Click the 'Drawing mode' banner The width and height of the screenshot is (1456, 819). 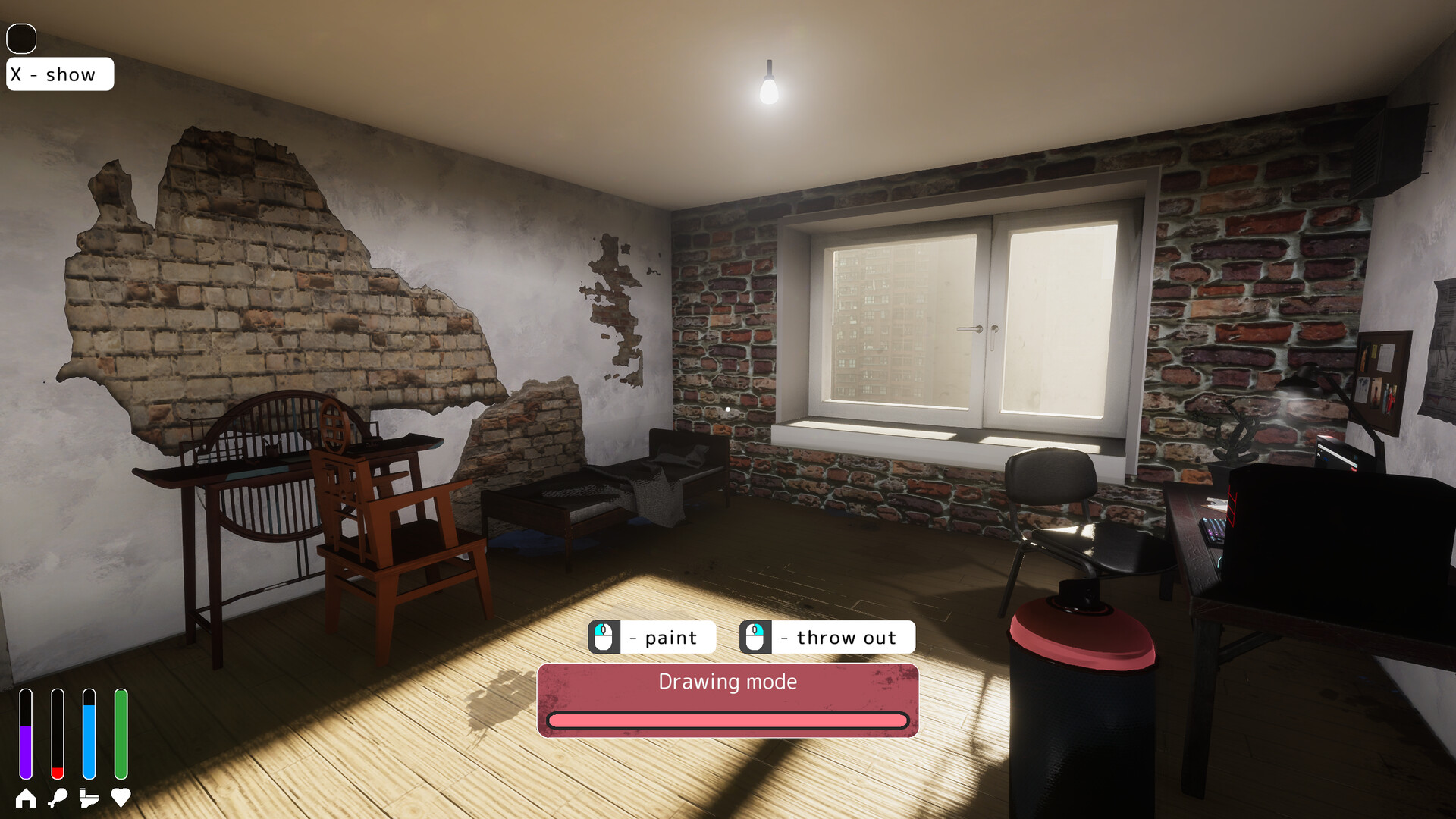728,682
